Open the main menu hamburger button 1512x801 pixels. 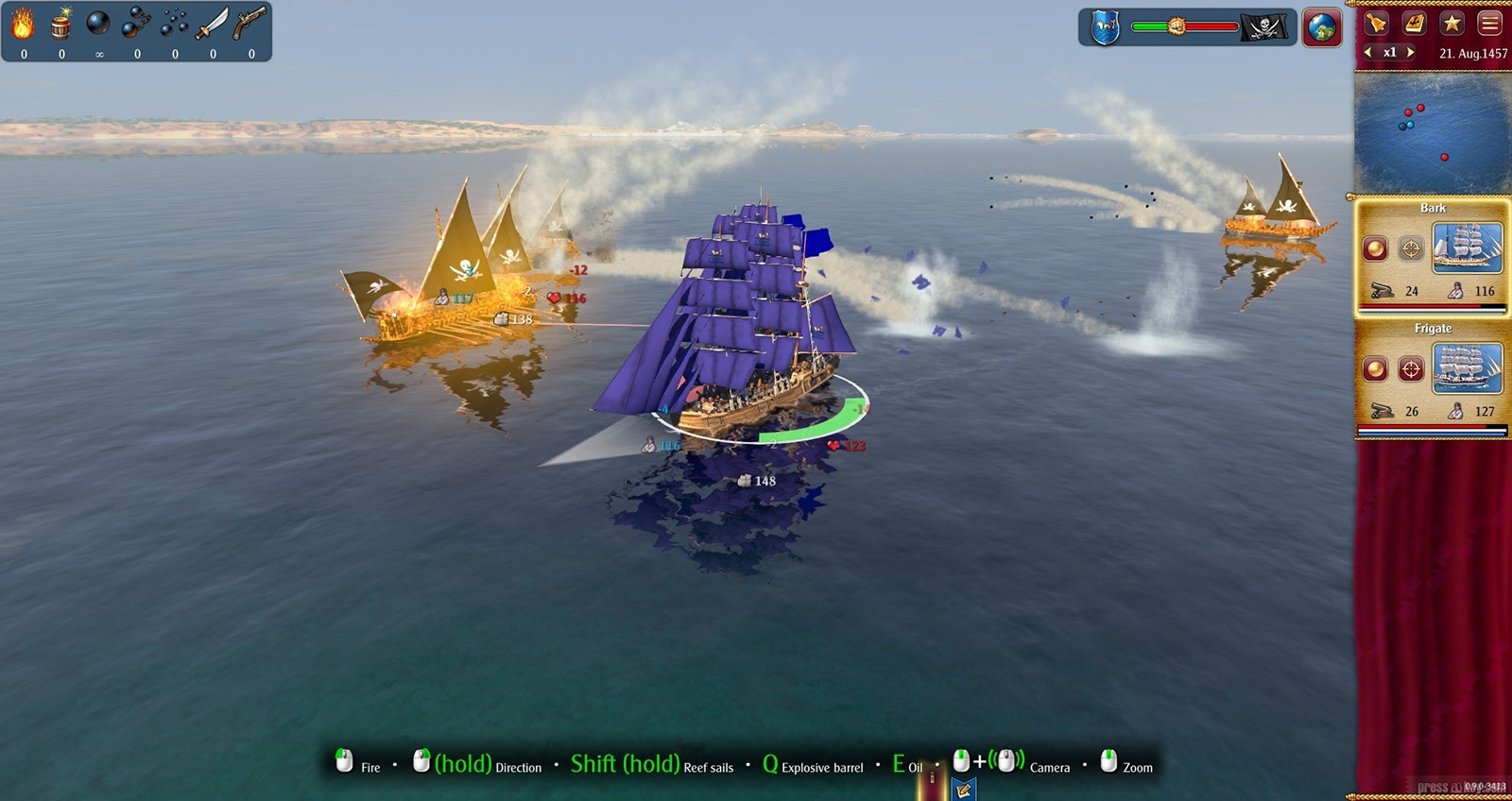pos(1490,23)
